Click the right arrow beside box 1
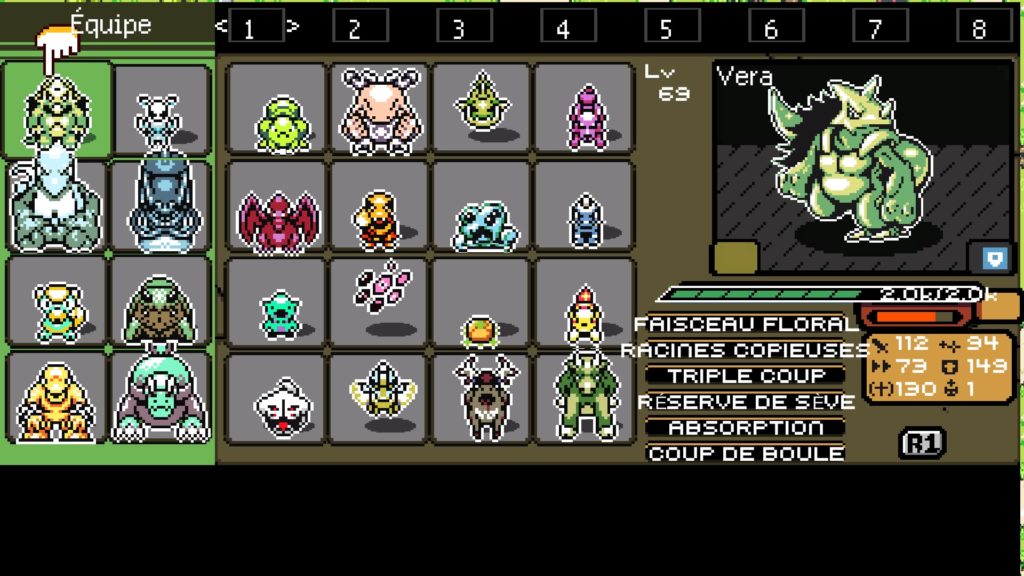 pos(293,26)
